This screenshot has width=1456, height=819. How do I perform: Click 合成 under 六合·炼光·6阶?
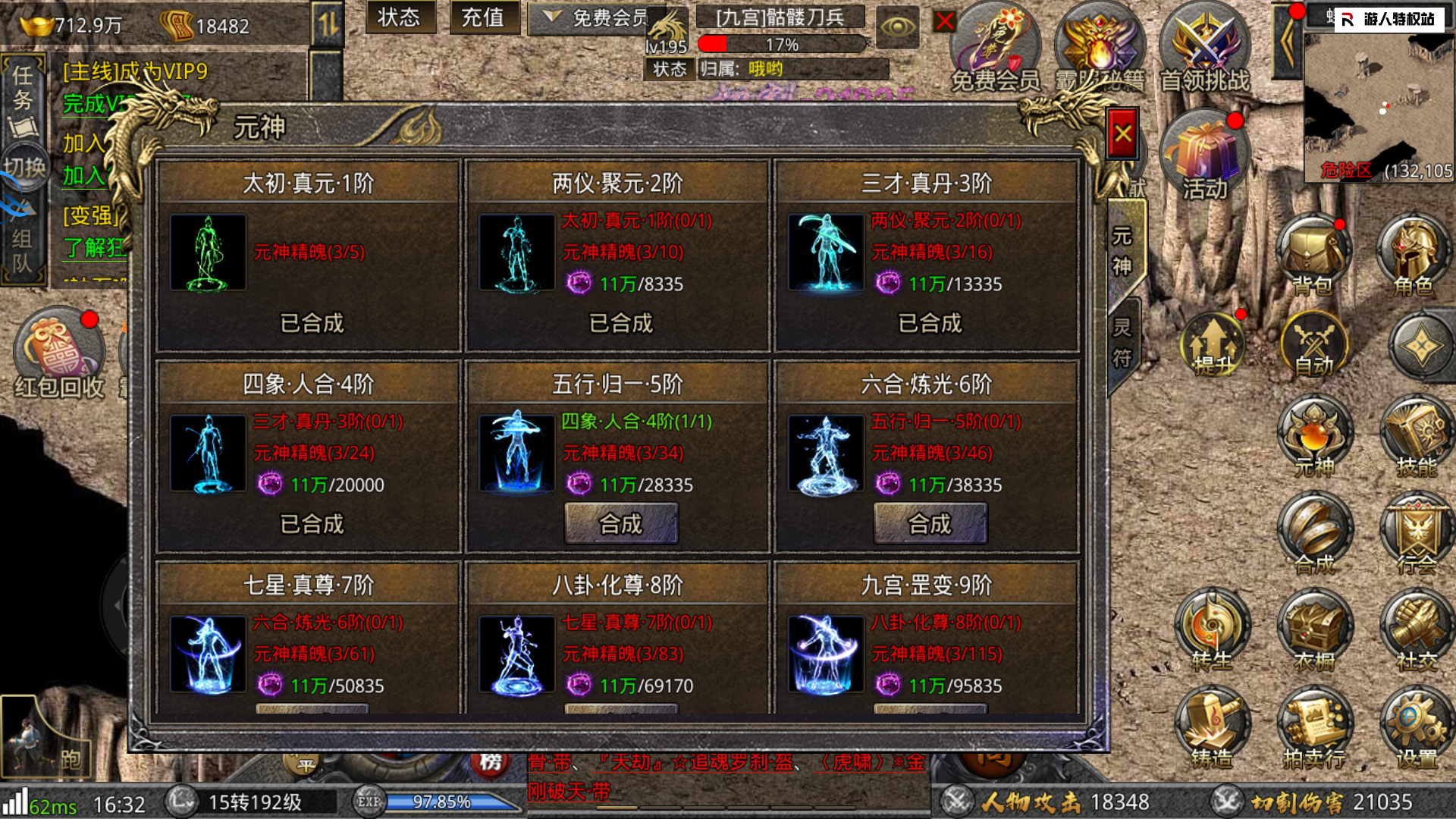930,523
